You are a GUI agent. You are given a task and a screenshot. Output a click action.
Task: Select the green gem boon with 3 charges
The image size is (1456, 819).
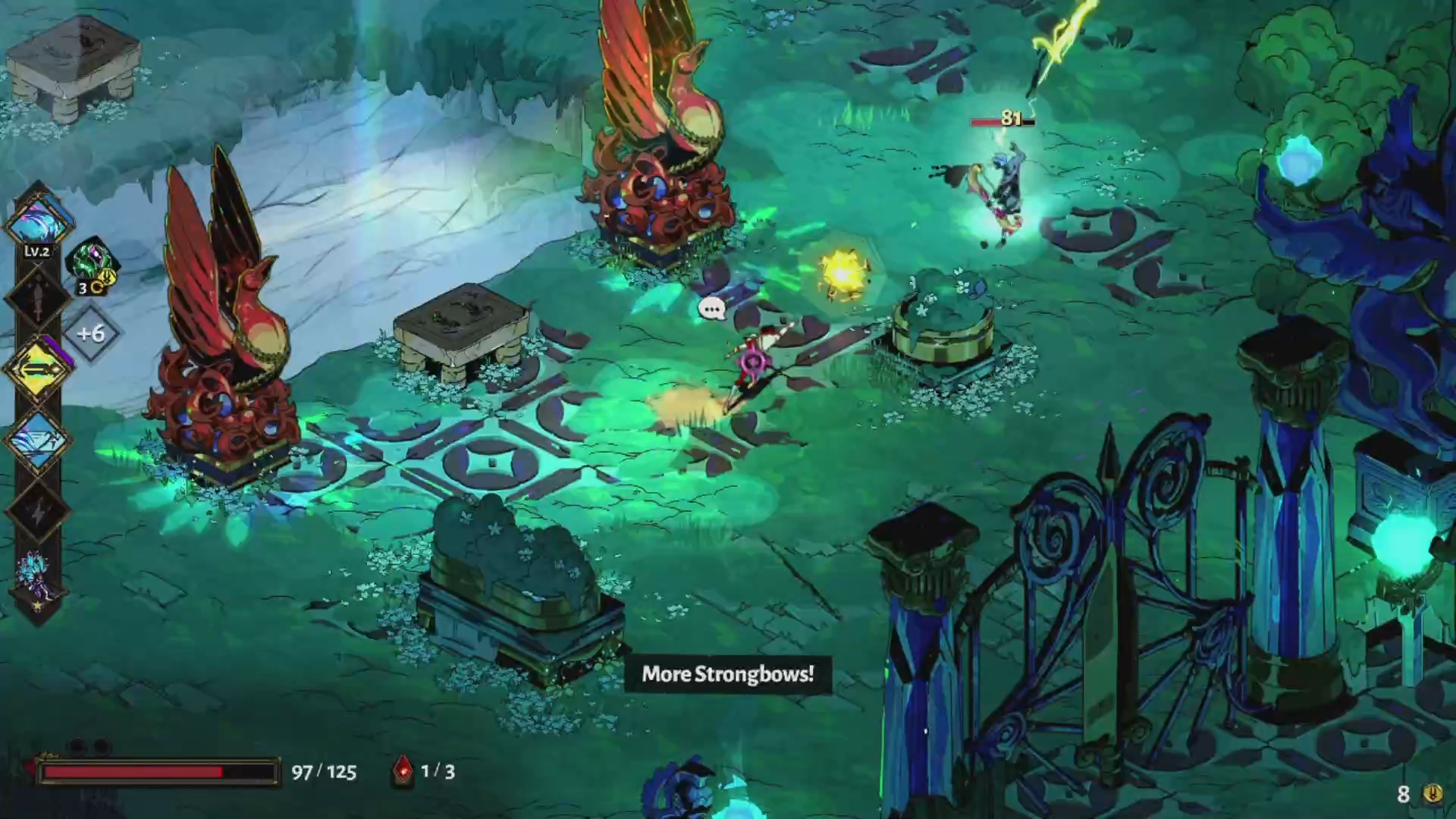click(93, 262)
